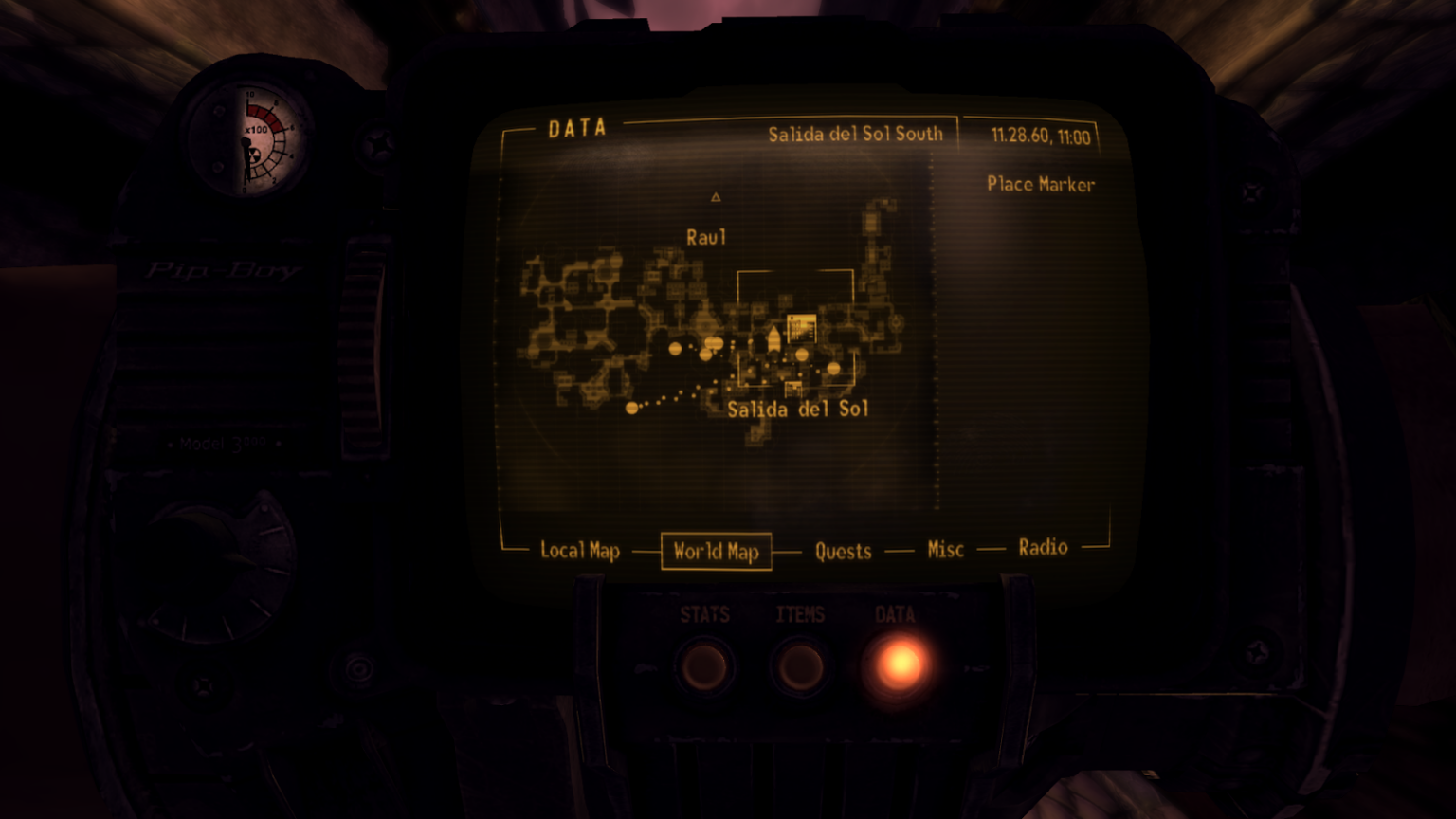This screenshot has width=1456, height=819.
Task: Open the Radio tab
Action: pos(1043,547)
